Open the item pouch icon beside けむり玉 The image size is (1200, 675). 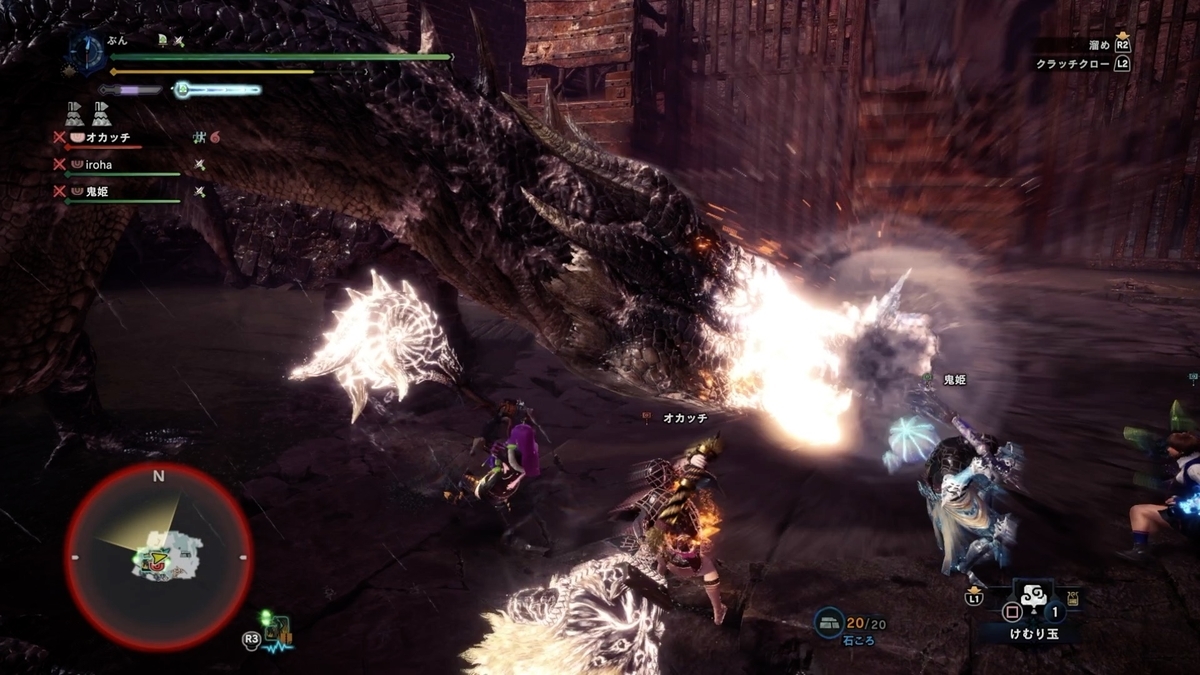(x=1074, y=600)
